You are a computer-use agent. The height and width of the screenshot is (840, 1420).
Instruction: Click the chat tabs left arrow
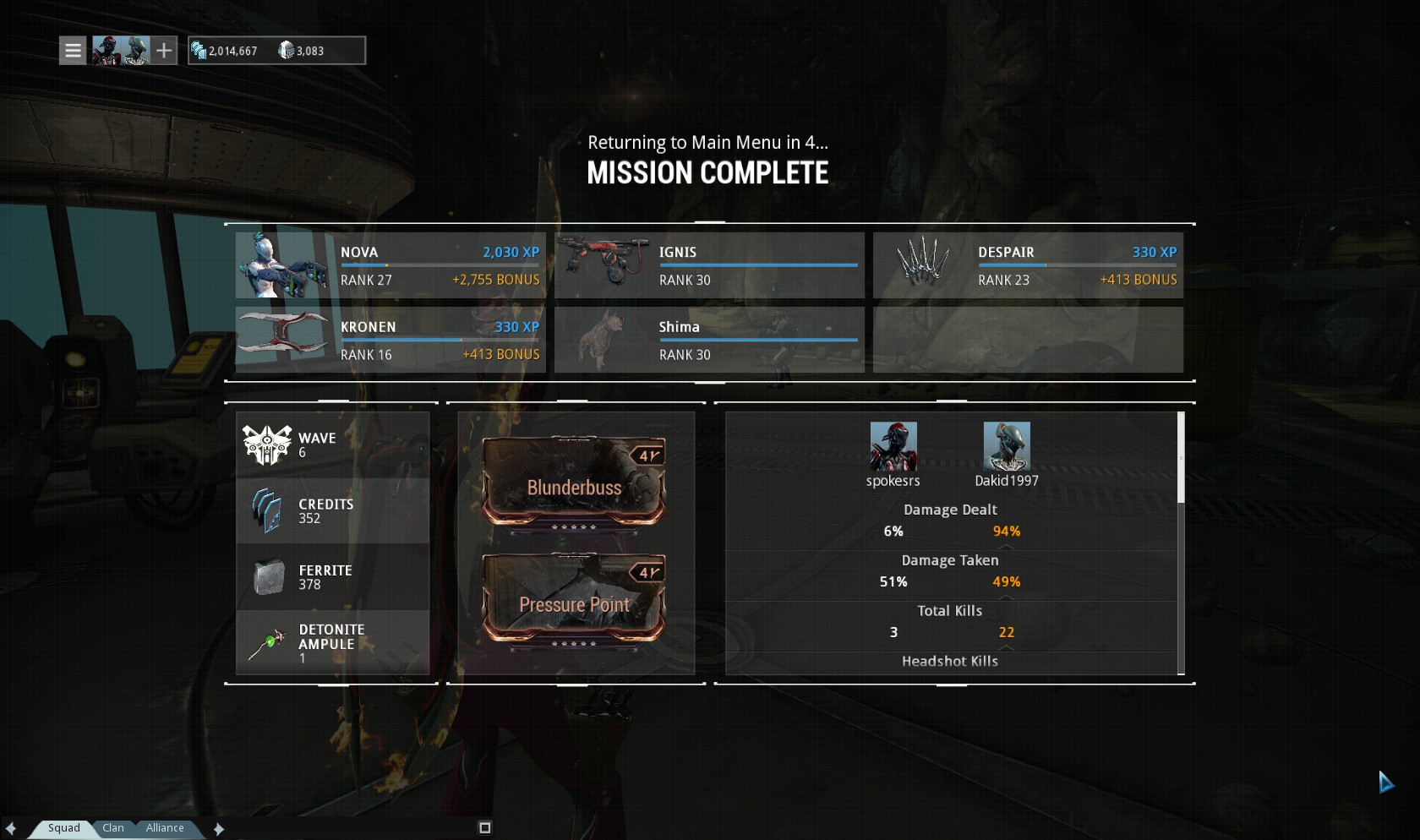[11, 829]
